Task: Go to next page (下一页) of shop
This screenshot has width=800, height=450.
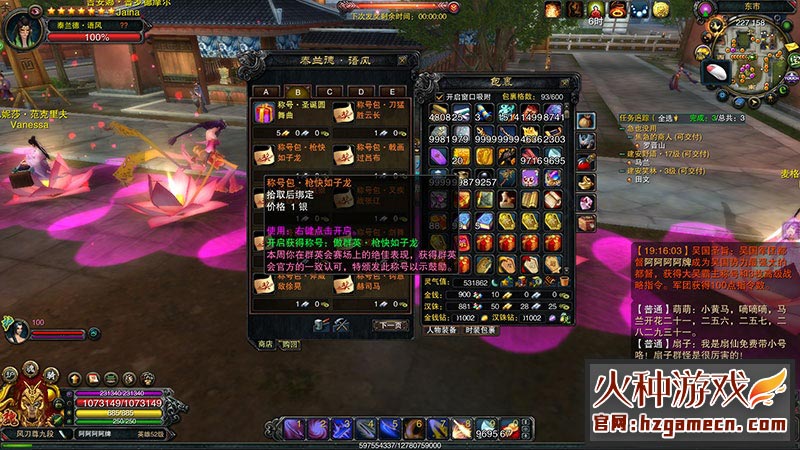Action: point(388,325)
